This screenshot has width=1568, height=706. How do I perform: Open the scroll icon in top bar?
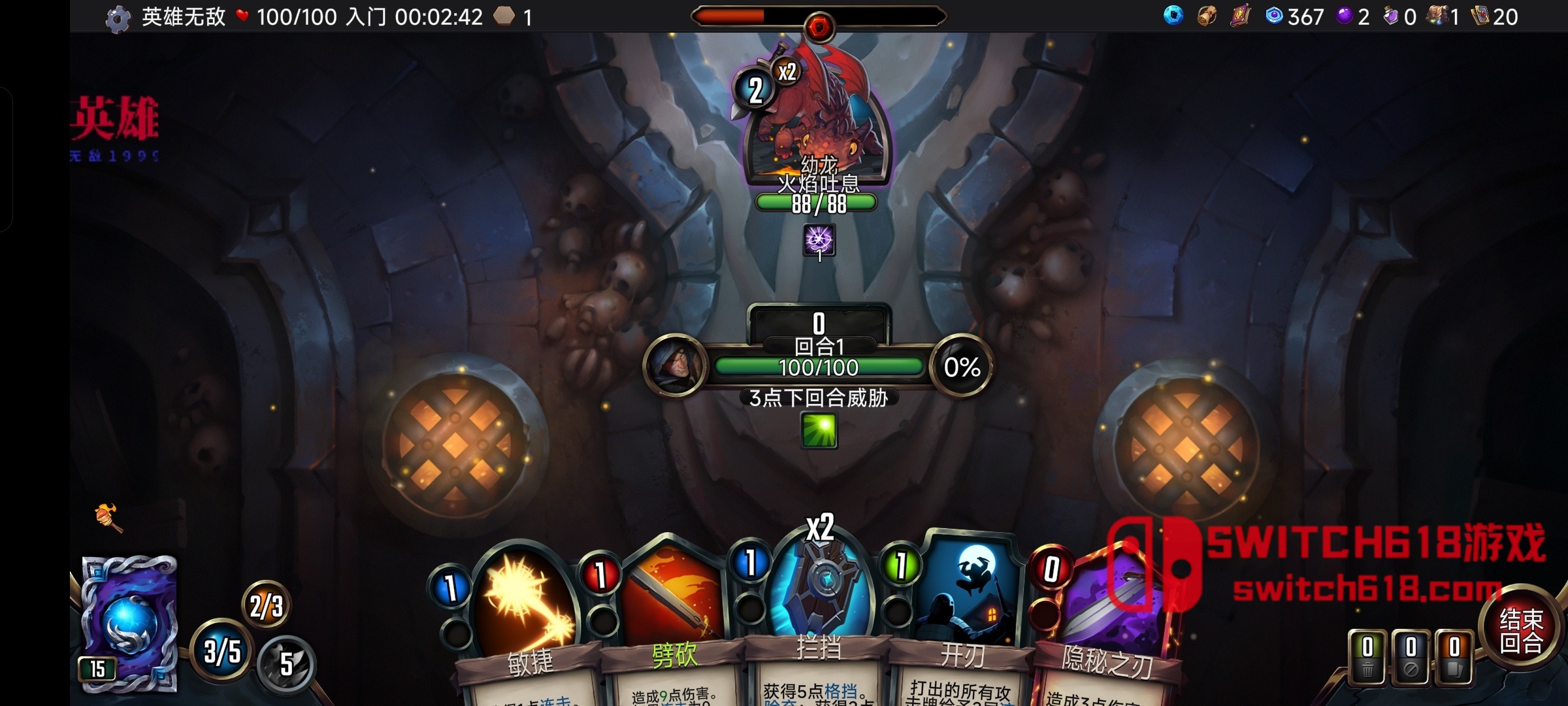pyautogui.click(x=1206, y=16)
